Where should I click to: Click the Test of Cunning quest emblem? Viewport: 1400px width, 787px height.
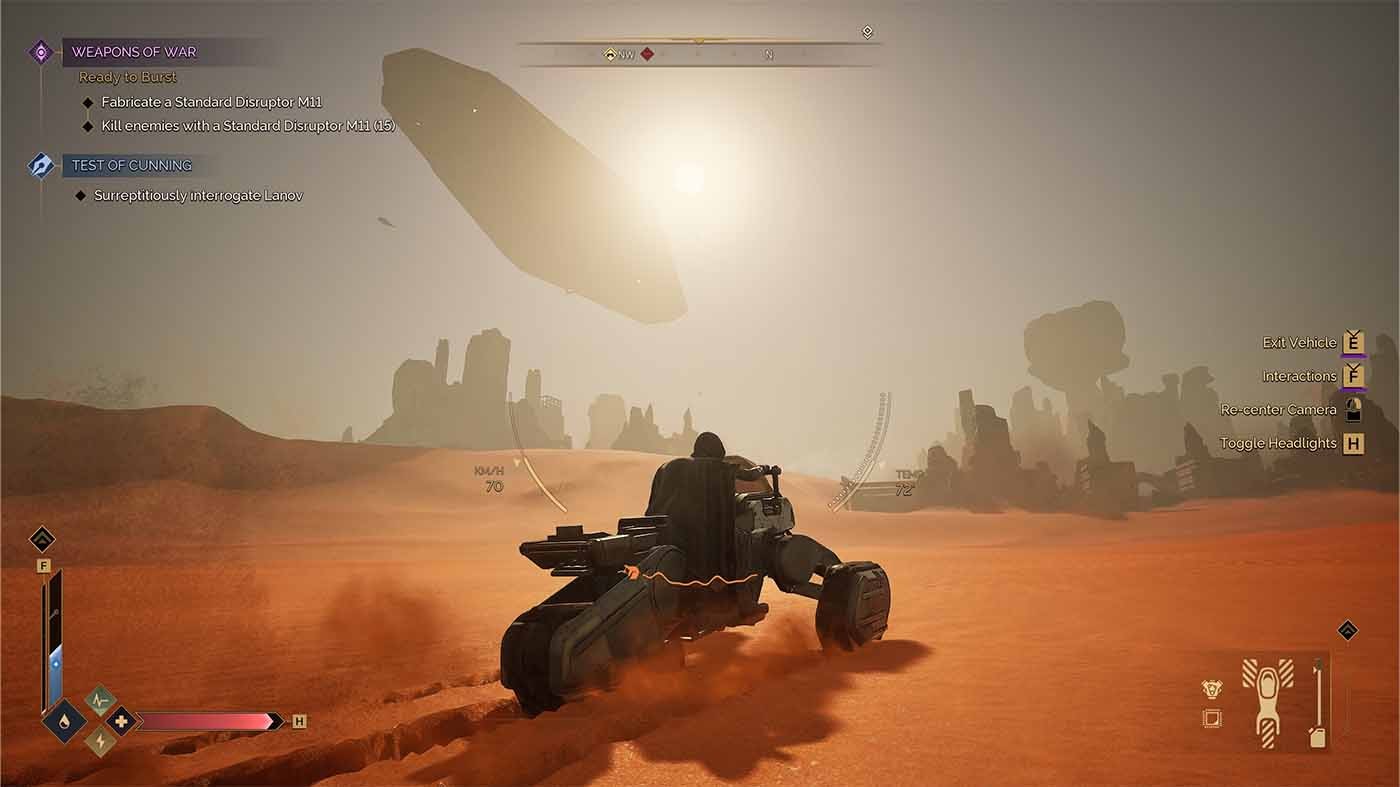coord(39,165)
